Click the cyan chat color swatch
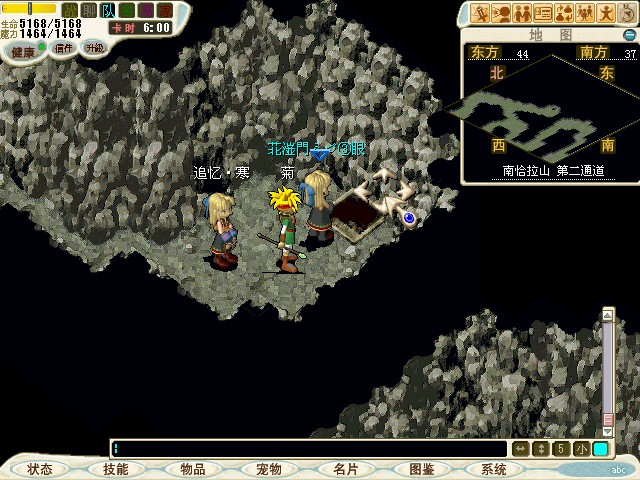The height and width of the screenshot is (480, 640). (x=600, y=449)
